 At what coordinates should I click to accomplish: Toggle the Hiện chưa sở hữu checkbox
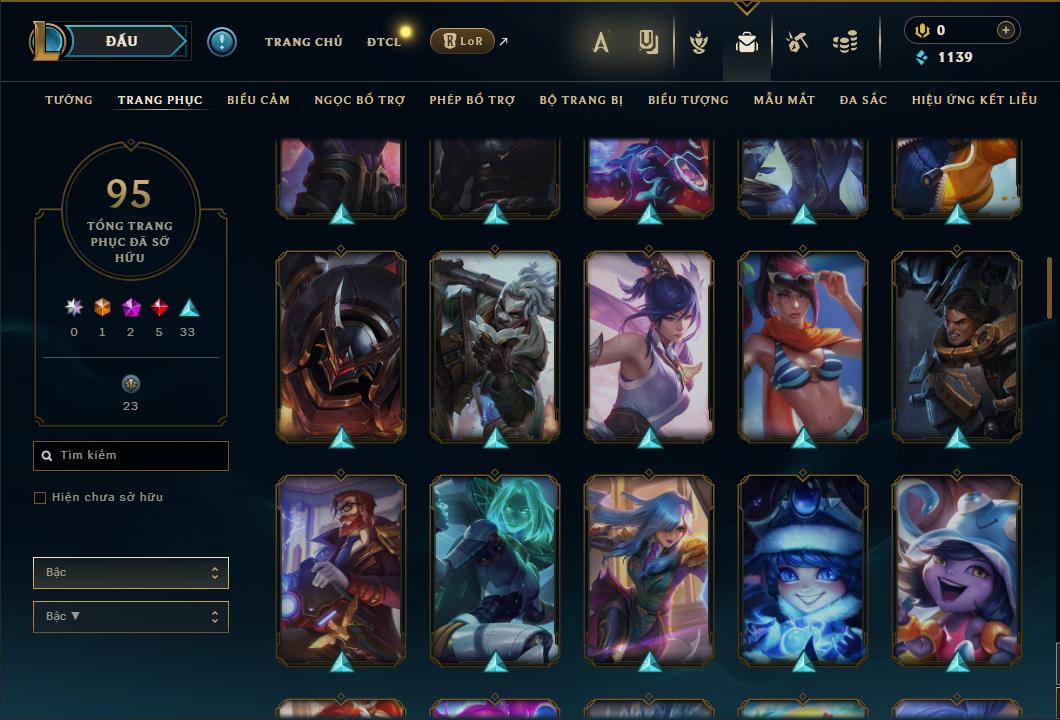tap(40, 498)
